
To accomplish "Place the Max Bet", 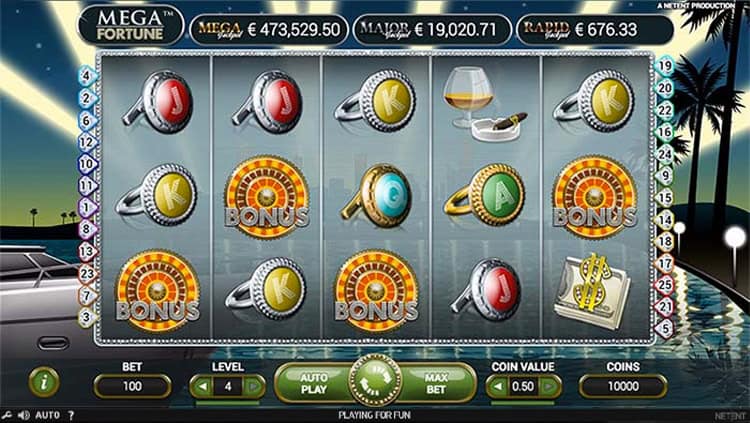I will pos(436,383).
